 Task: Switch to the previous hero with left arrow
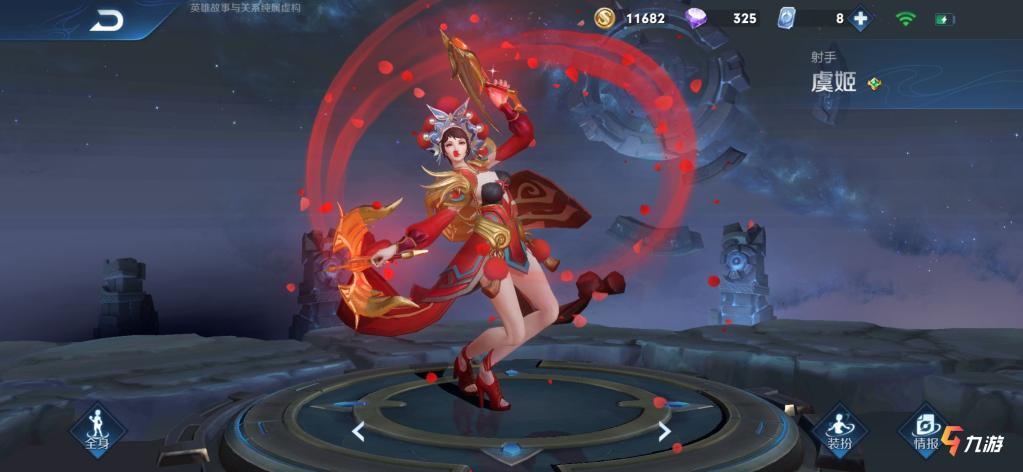click(x=358, y=431)
